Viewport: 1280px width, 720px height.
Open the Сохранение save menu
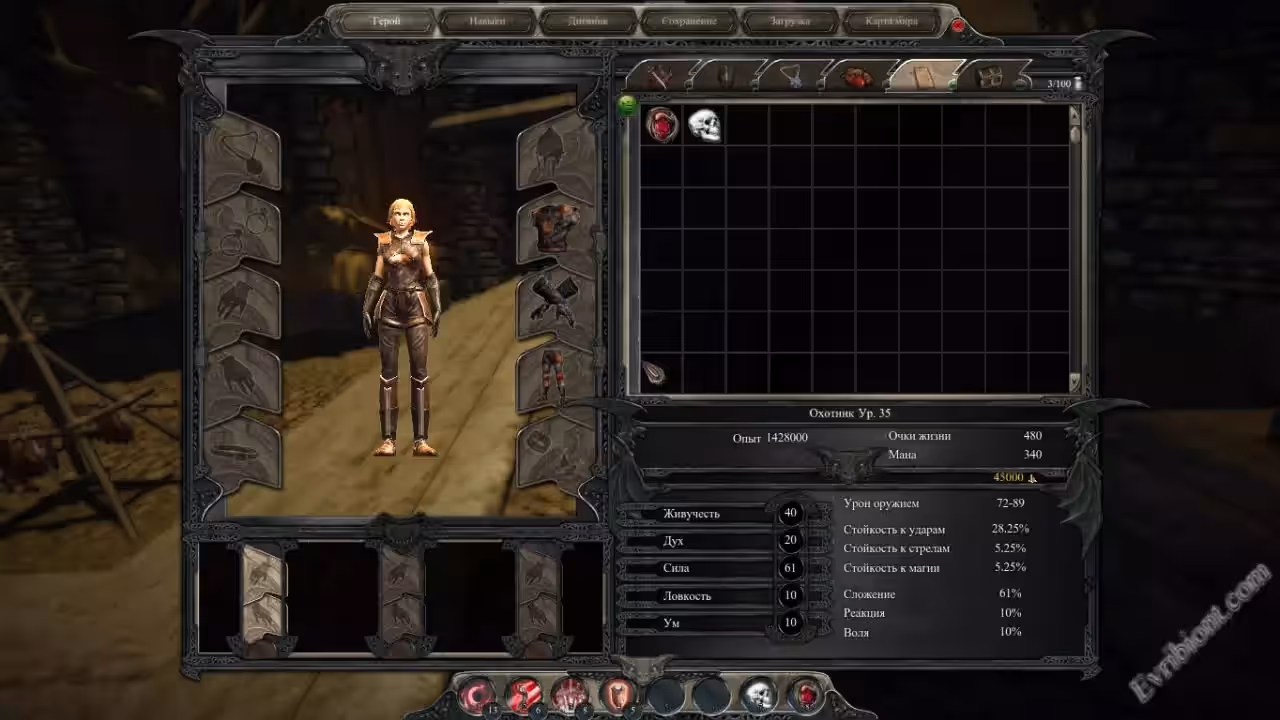(688, 21)
